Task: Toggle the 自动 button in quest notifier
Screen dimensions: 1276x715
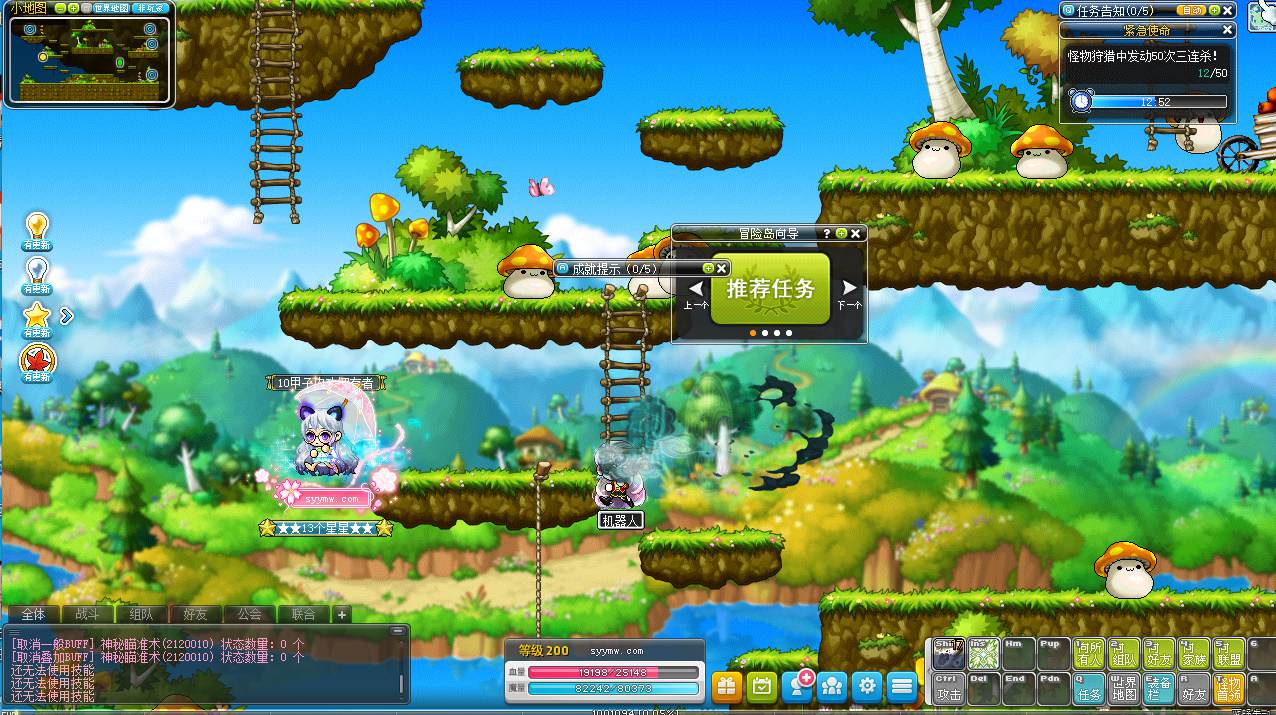Action: (x=1192, y=10)
